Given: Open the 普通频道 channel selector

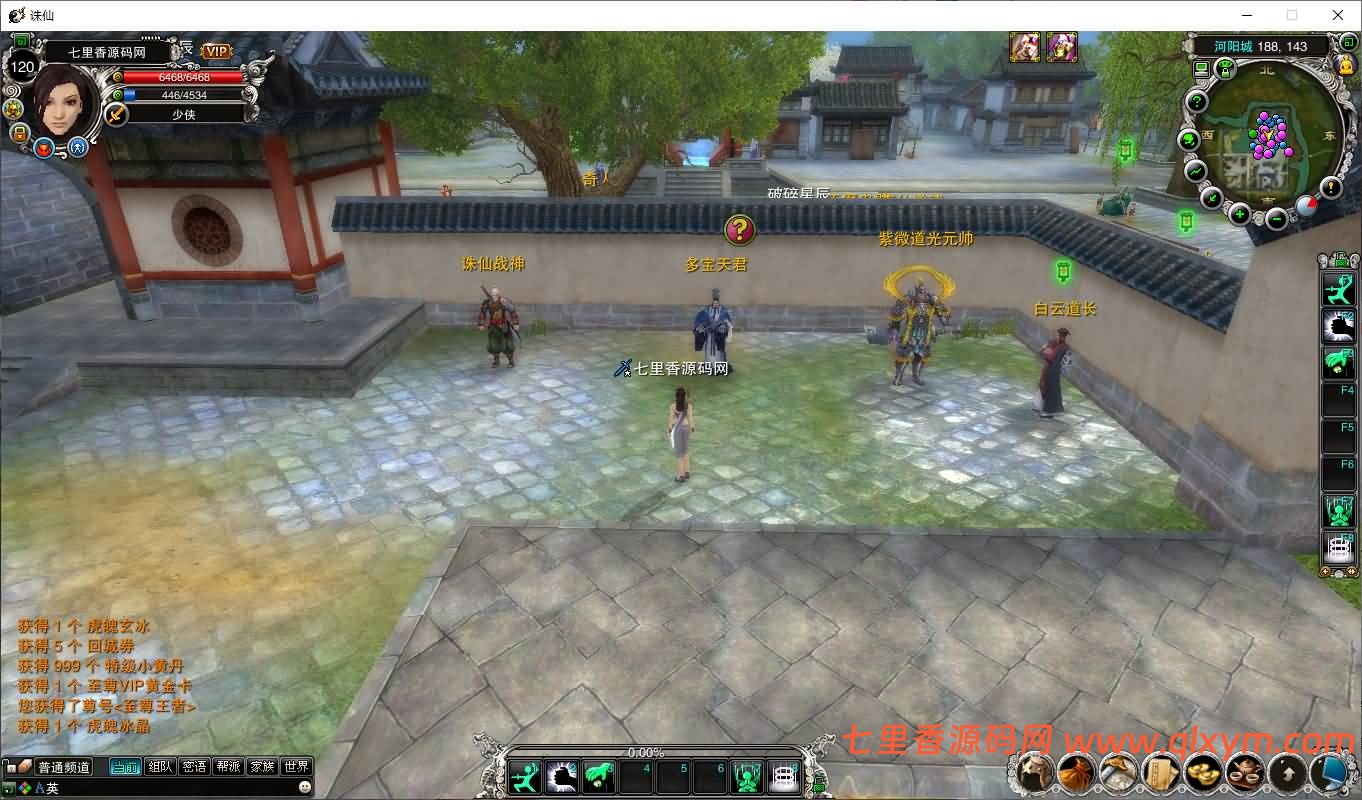Looking at the screenshot, I should (x=64, y=766).
